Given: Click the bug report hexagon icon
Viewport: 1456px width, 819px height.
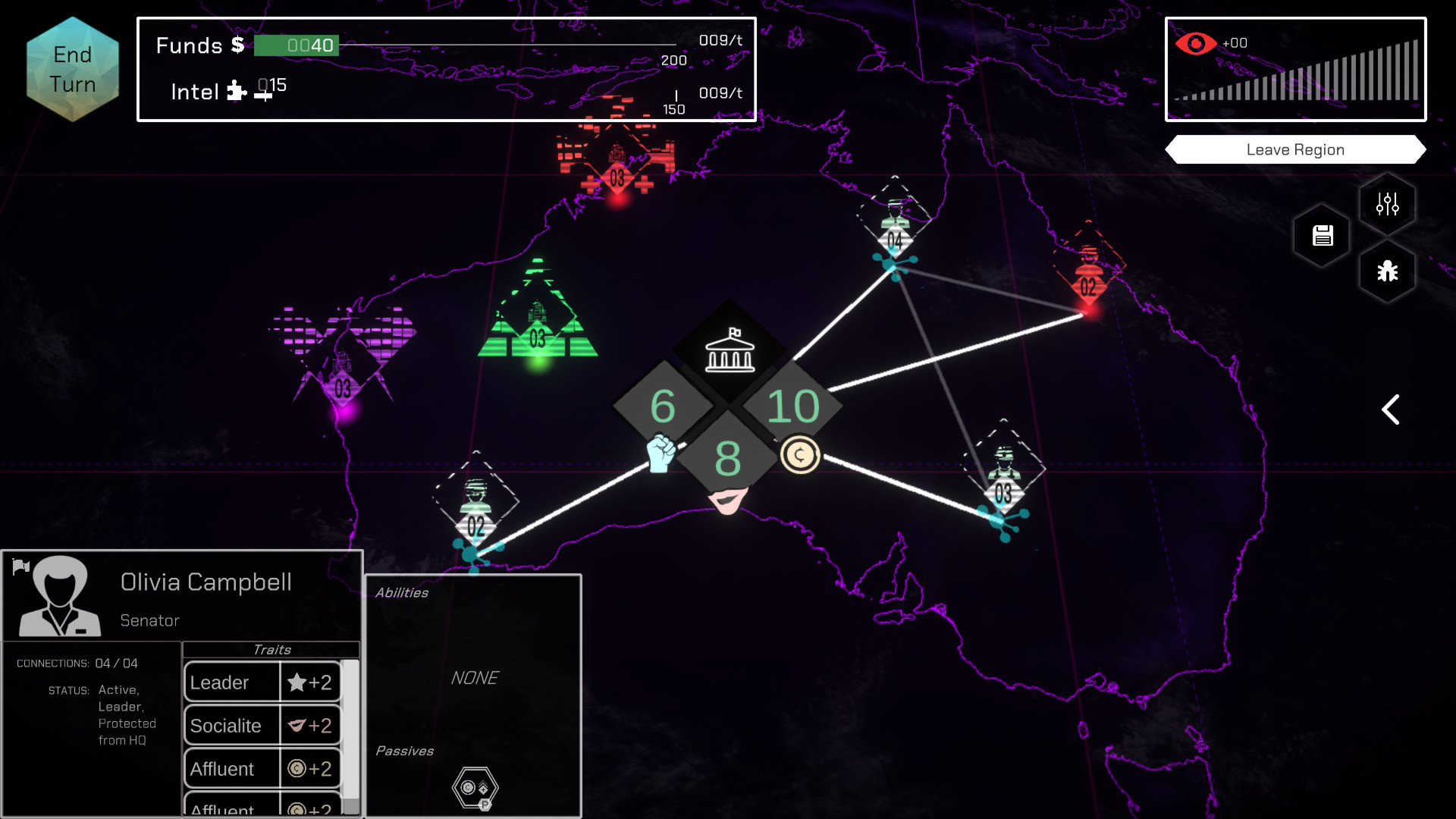Looking at the screenshot, I should point(1387,272).
